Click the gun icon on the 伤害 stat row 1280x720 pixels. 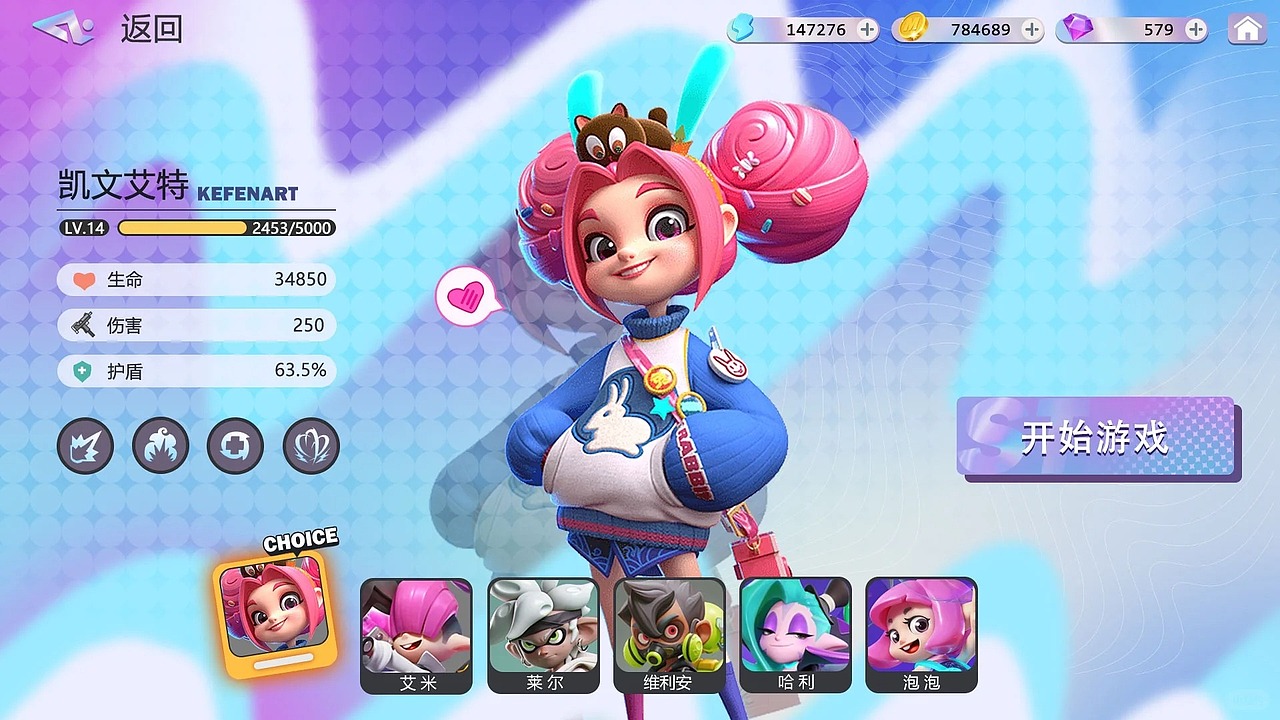click(x=82, y=325)
